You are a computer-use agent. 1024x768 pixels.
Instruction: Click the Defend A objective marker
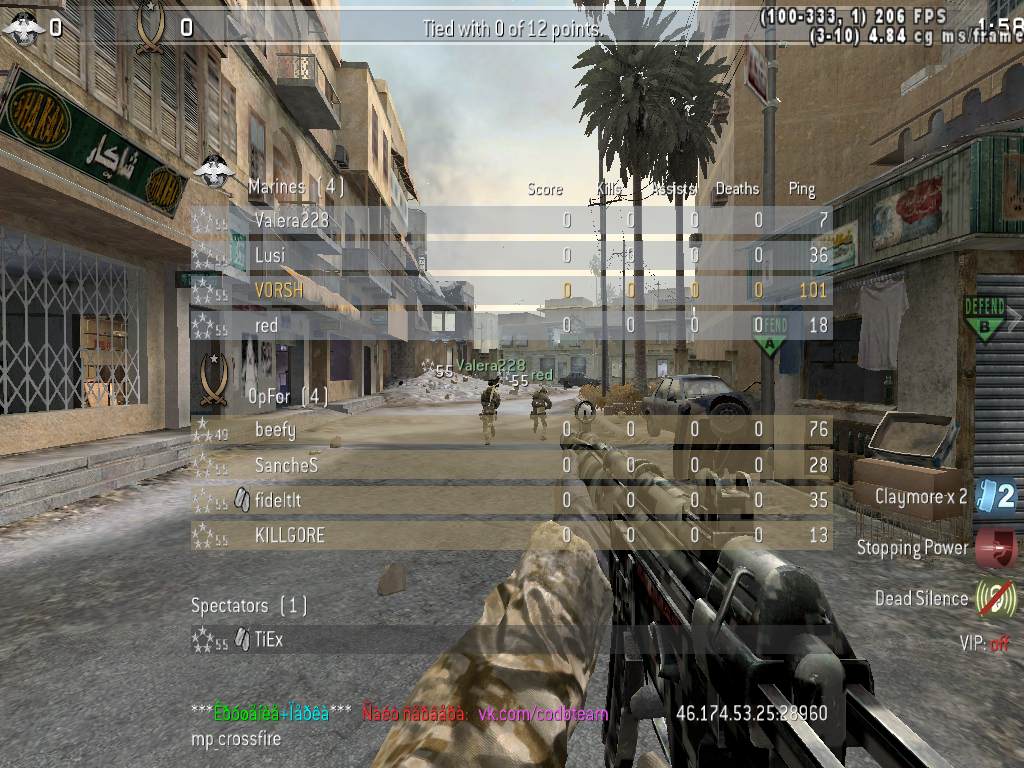click(x=770, y=336)
